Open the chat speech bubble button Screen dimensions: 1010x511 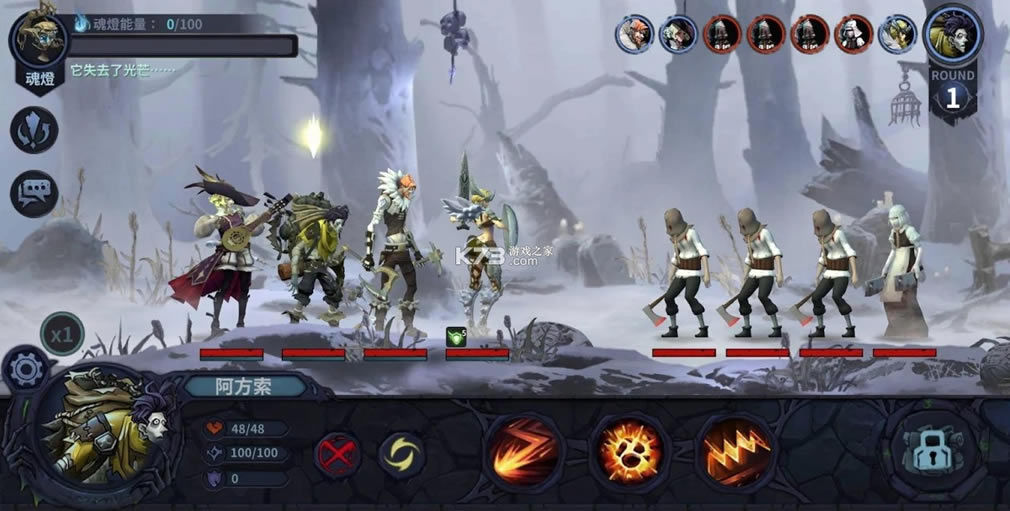pyautogui.click(x=34, y=192)
